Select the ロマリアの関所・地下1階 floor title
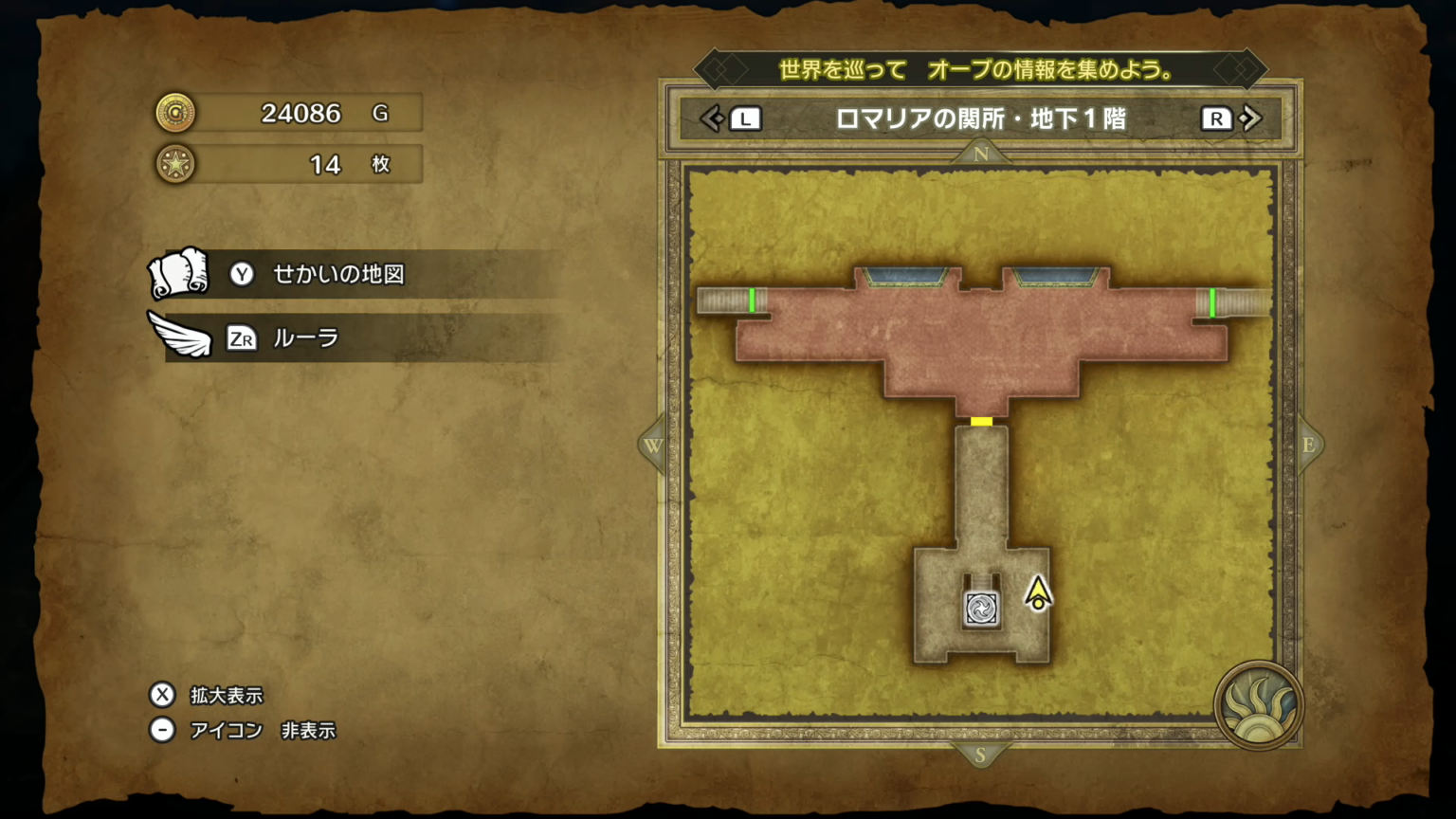The width and height of the screenshot is (1456, 819). click(982, 119)
